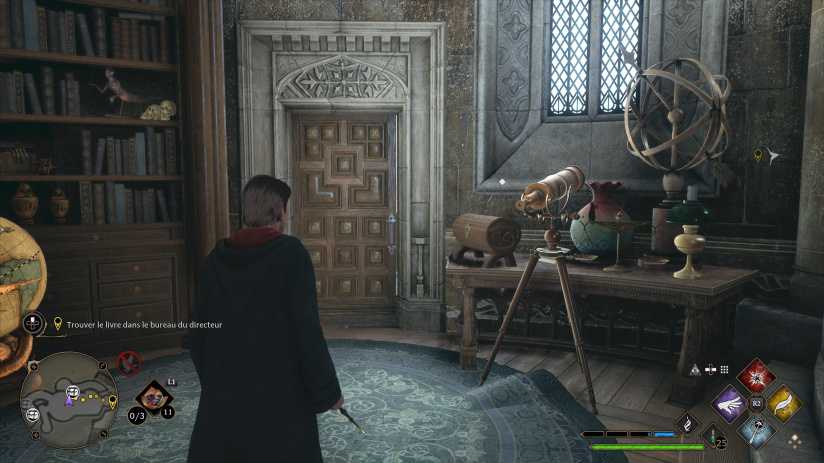824x463 pixels.
Task: Activate the red burst spell slot
Action: (x=756, y=376)
